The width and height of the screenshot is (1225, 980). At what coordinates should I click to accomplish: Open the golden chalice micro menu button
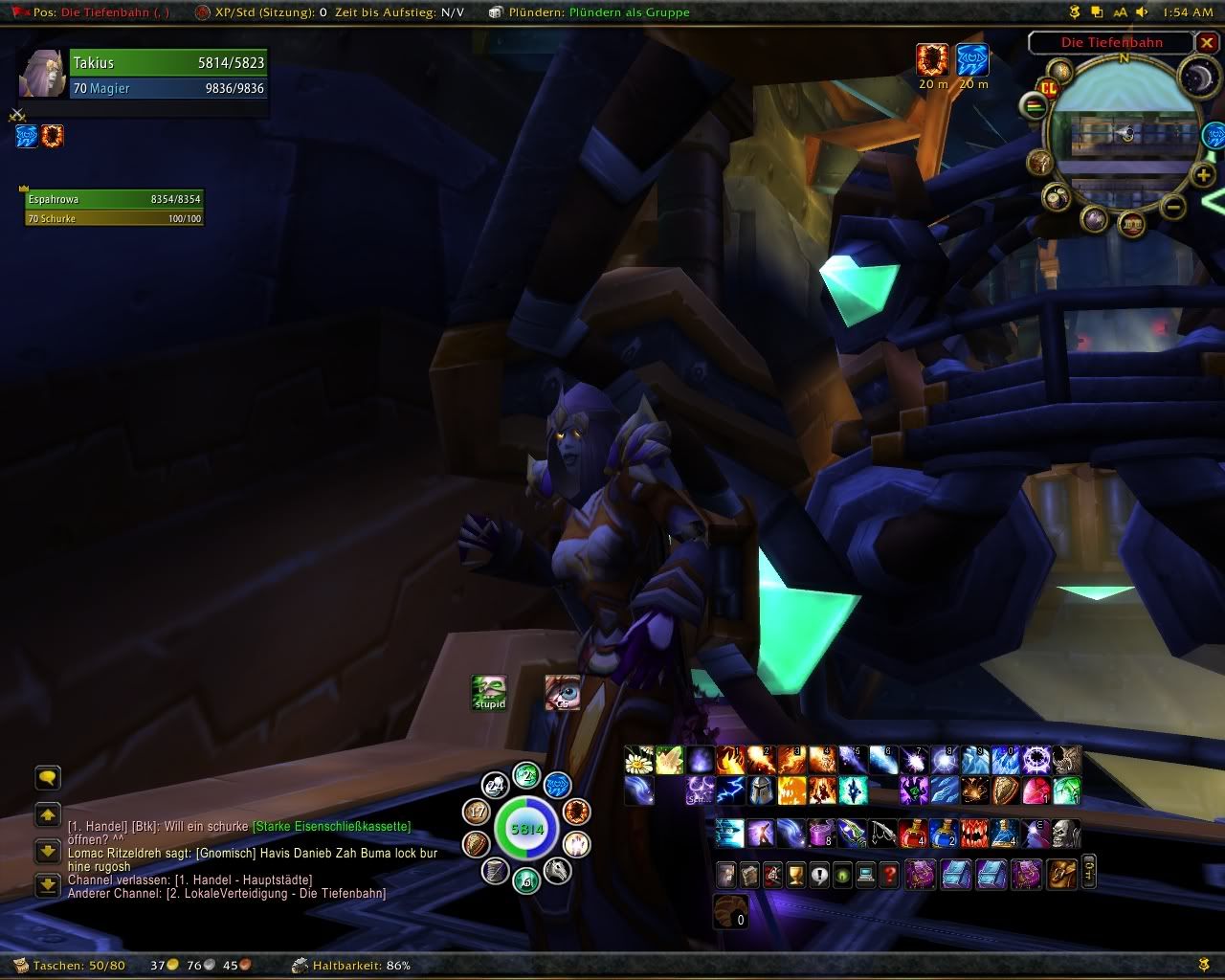(795, 874)
